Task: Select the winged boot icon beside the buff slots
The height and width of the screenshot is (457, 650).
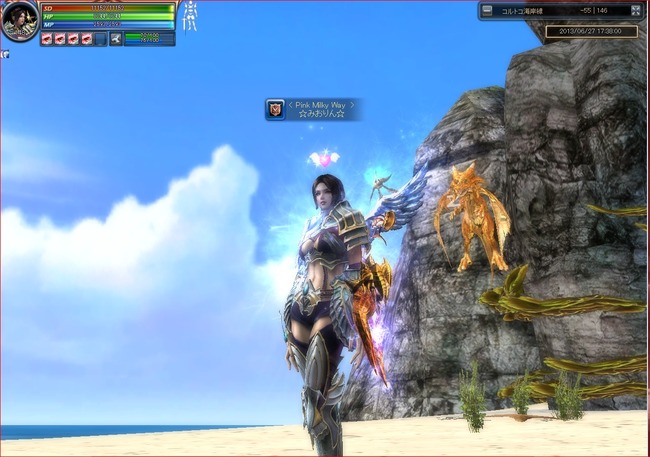Action: (x=116, y=39)
